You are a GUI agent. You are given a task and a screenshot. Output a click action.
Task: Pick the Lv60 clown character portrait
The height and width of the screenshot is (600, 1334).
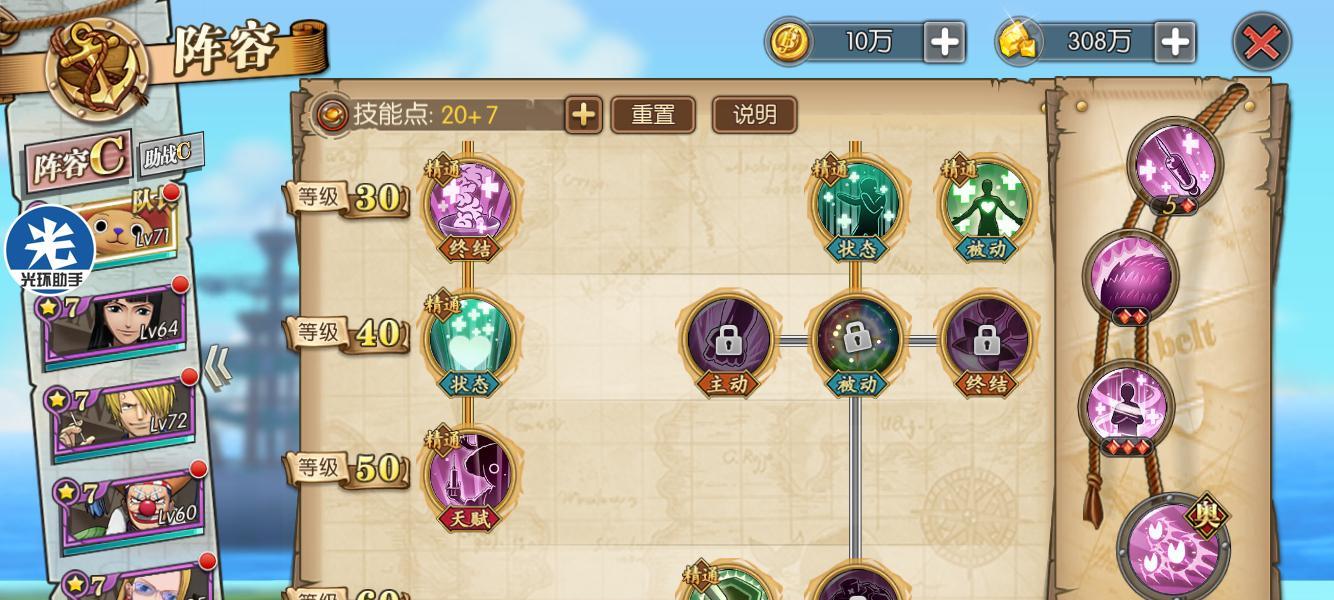132,507
